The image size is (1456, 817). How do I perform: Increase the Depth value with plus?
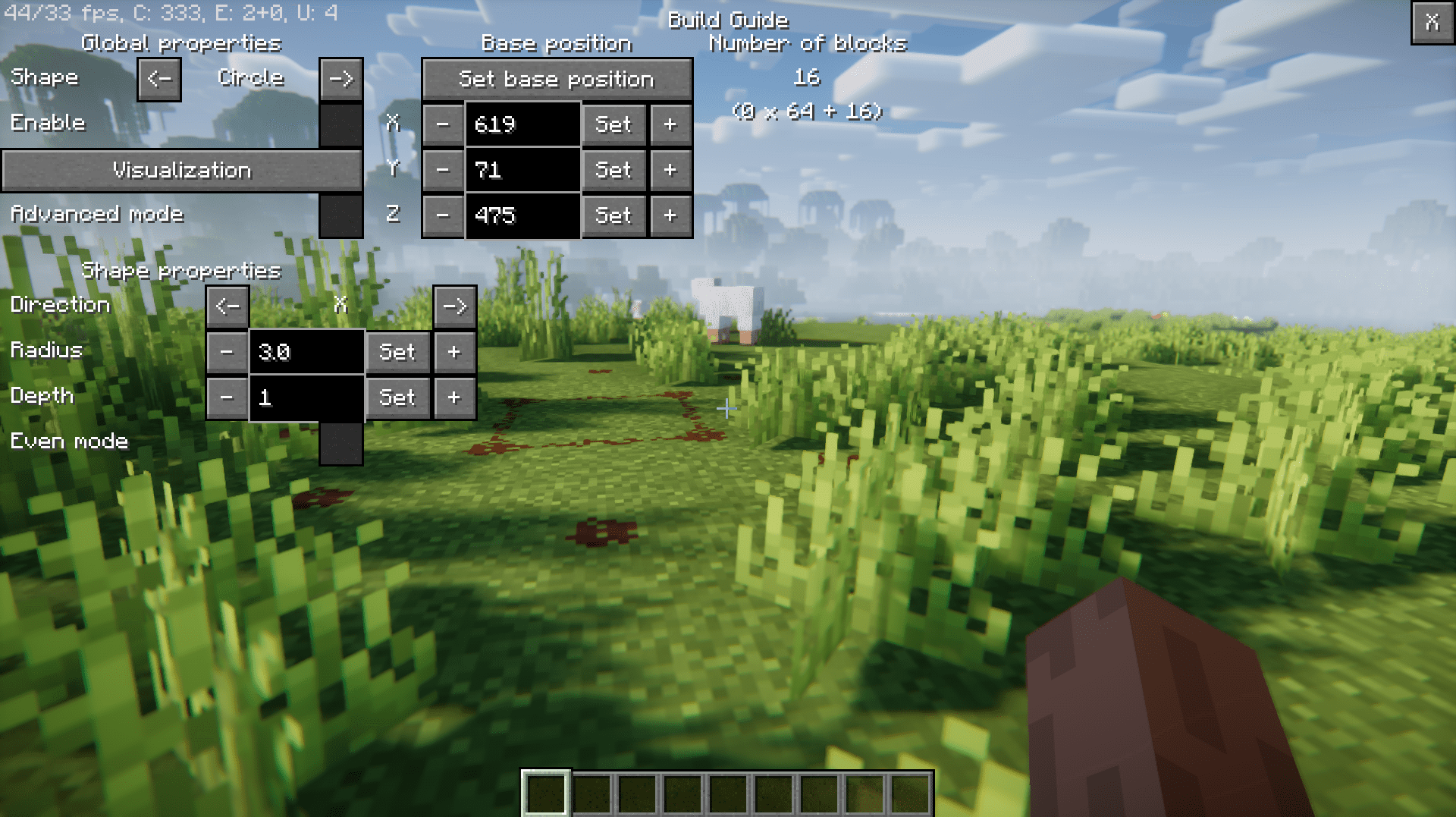(x=453, y=397)
